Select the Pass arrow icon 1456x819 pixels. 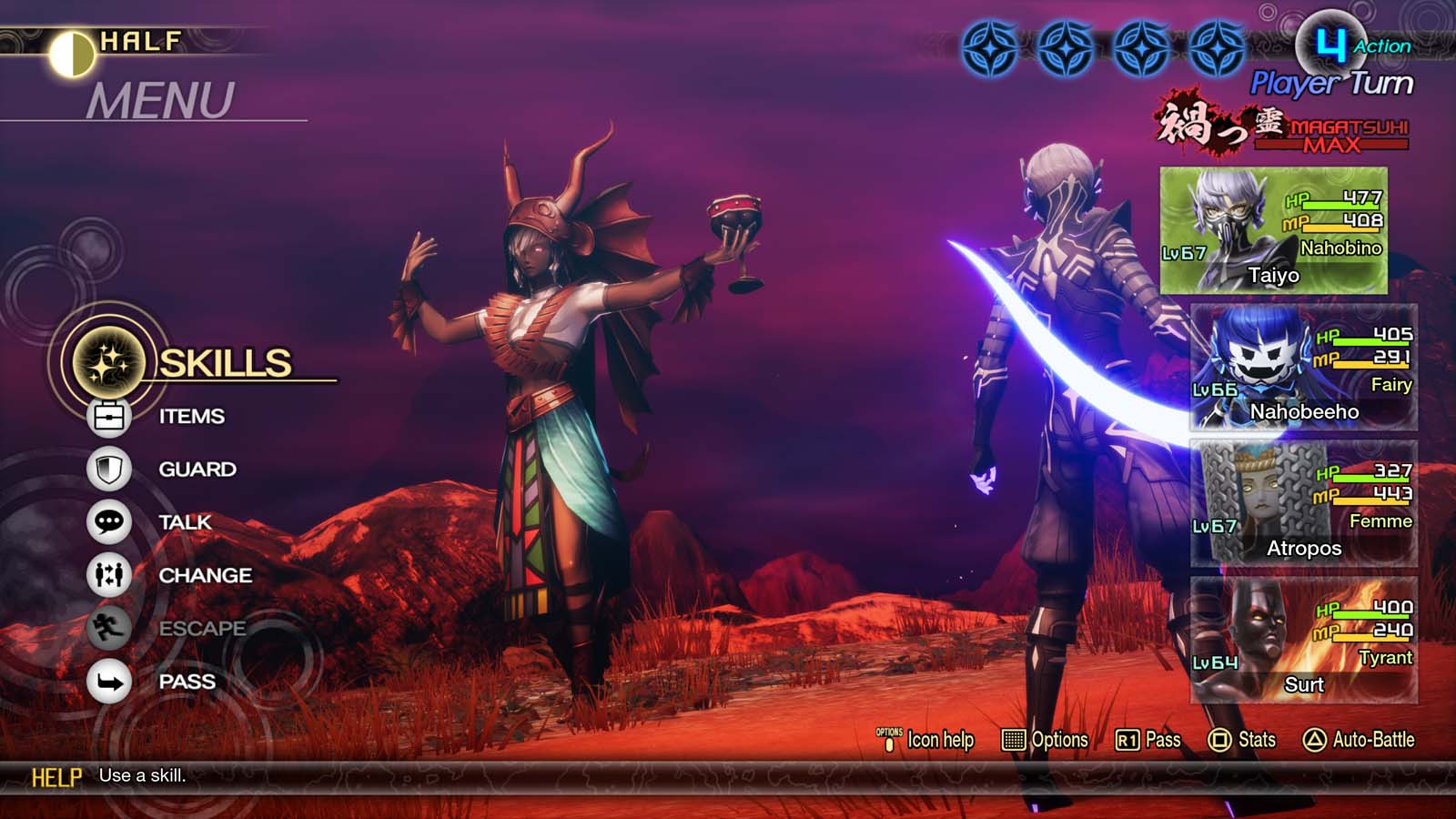pyautogui.click(x=108, y=681)
